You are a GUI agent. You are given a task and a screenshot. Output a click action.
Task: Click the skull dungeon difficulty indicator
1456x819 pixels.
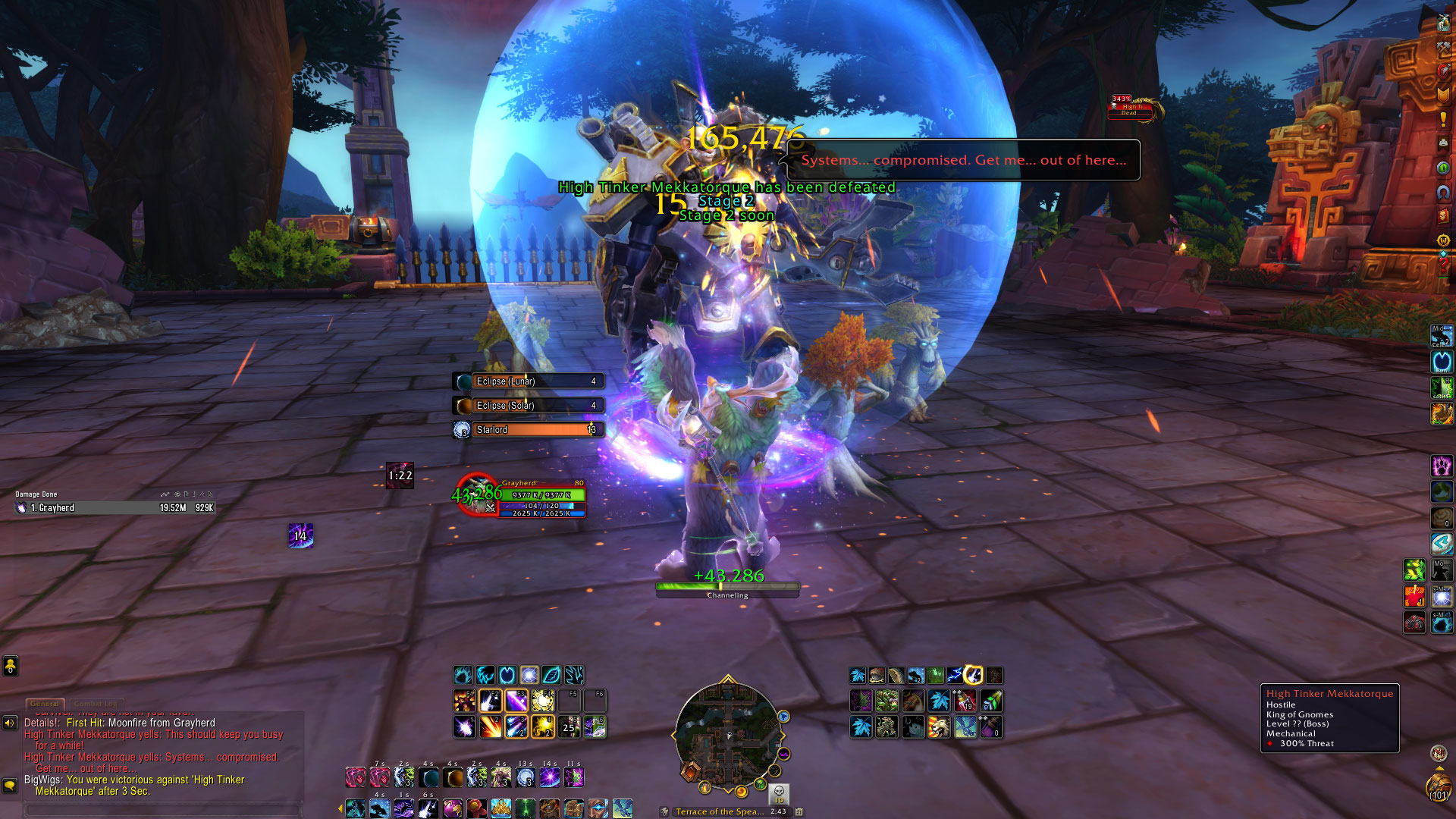pos(779,794)
